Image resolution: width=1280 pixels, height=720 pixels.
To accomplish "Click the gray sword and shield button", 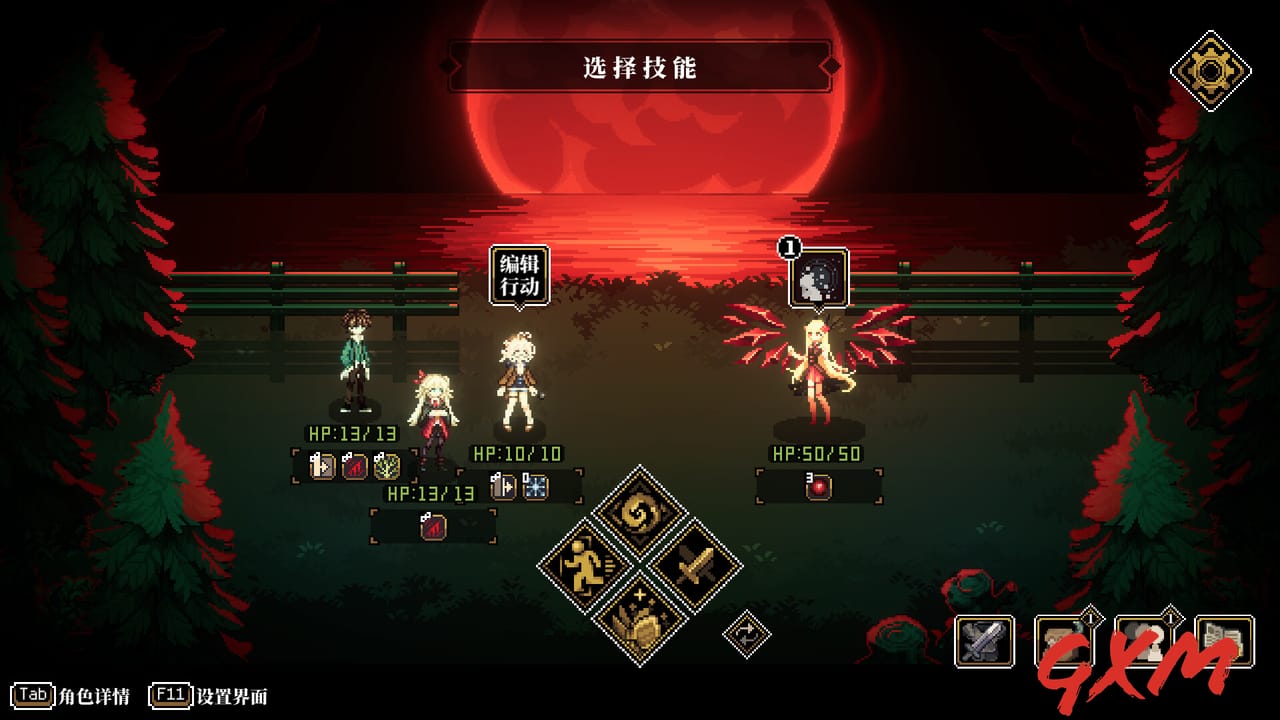I will (984, 641).
